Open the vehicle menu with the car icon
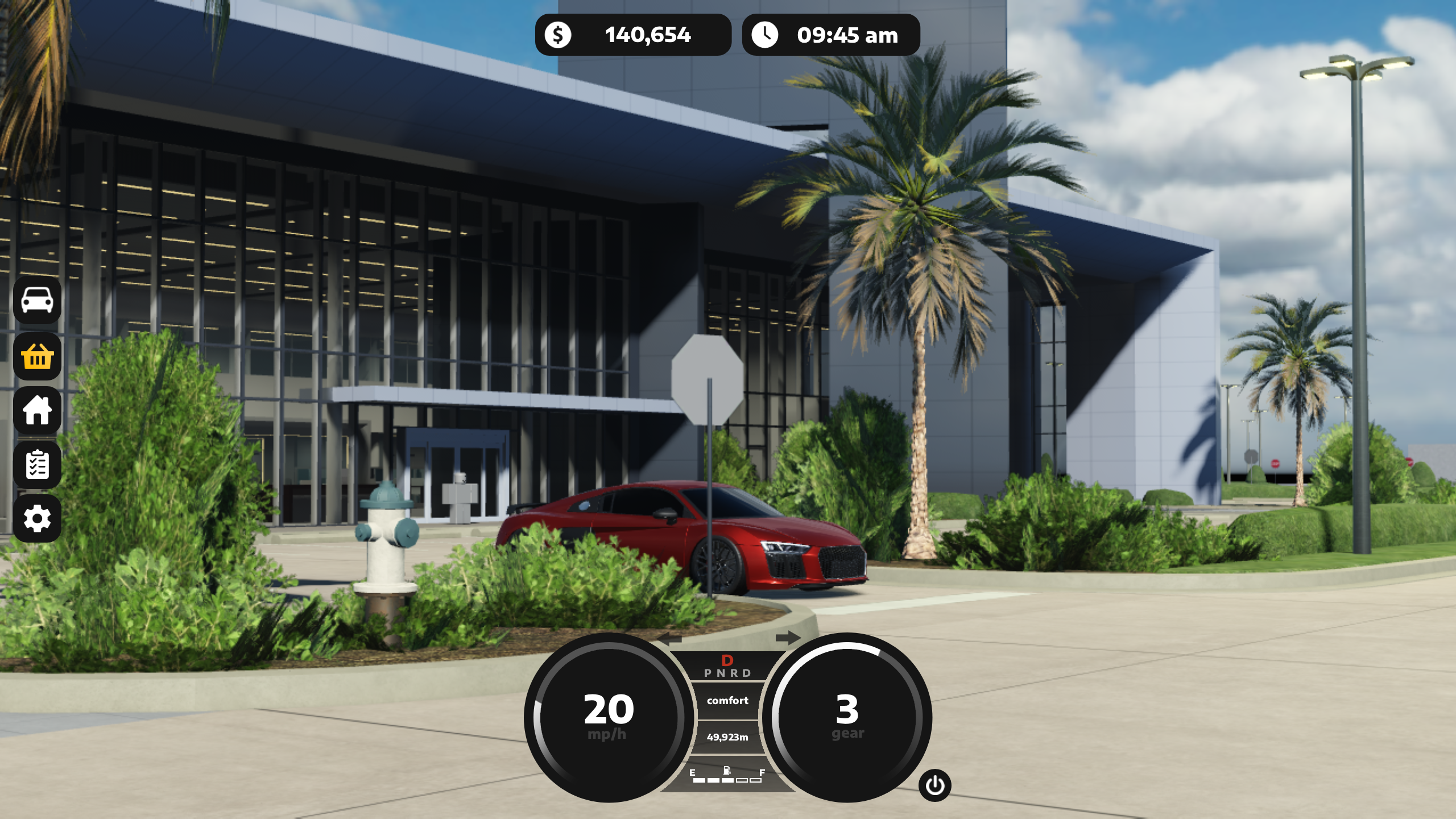 point(37,300)
